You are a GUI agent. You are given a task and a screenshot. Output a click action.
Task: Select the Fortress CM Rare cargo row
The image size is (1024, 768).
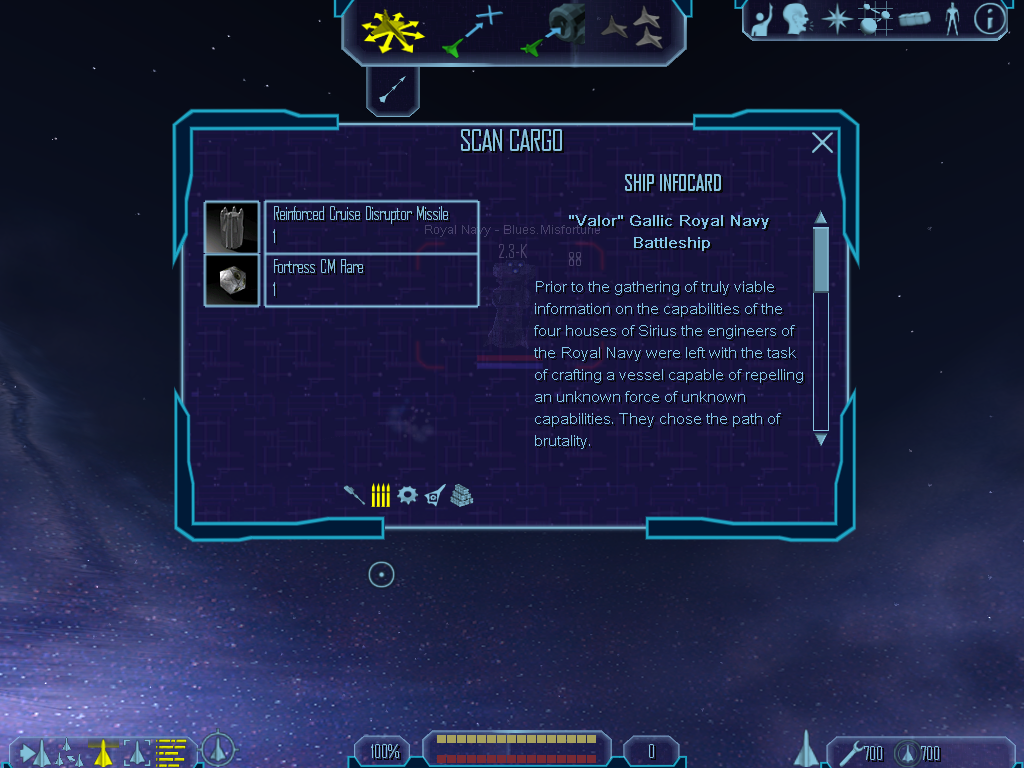click(x=371, y=280)
